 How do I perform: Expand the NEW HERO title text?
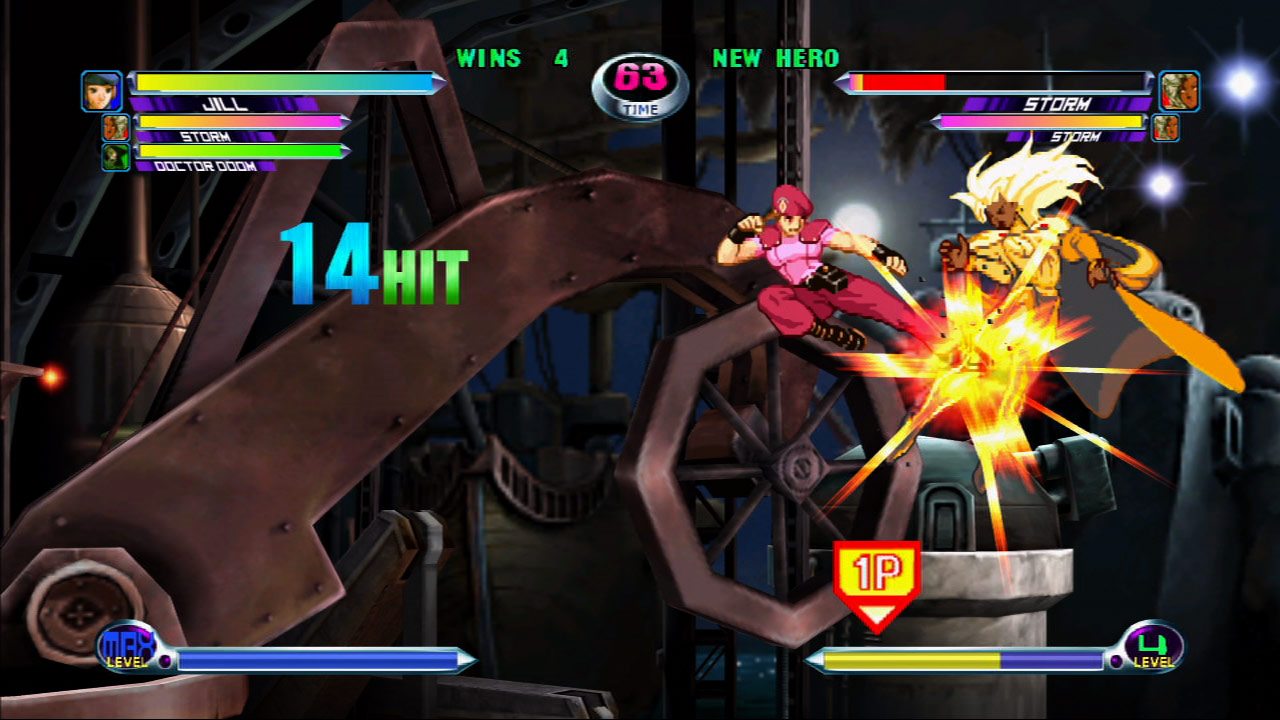[x=775, y=60]
